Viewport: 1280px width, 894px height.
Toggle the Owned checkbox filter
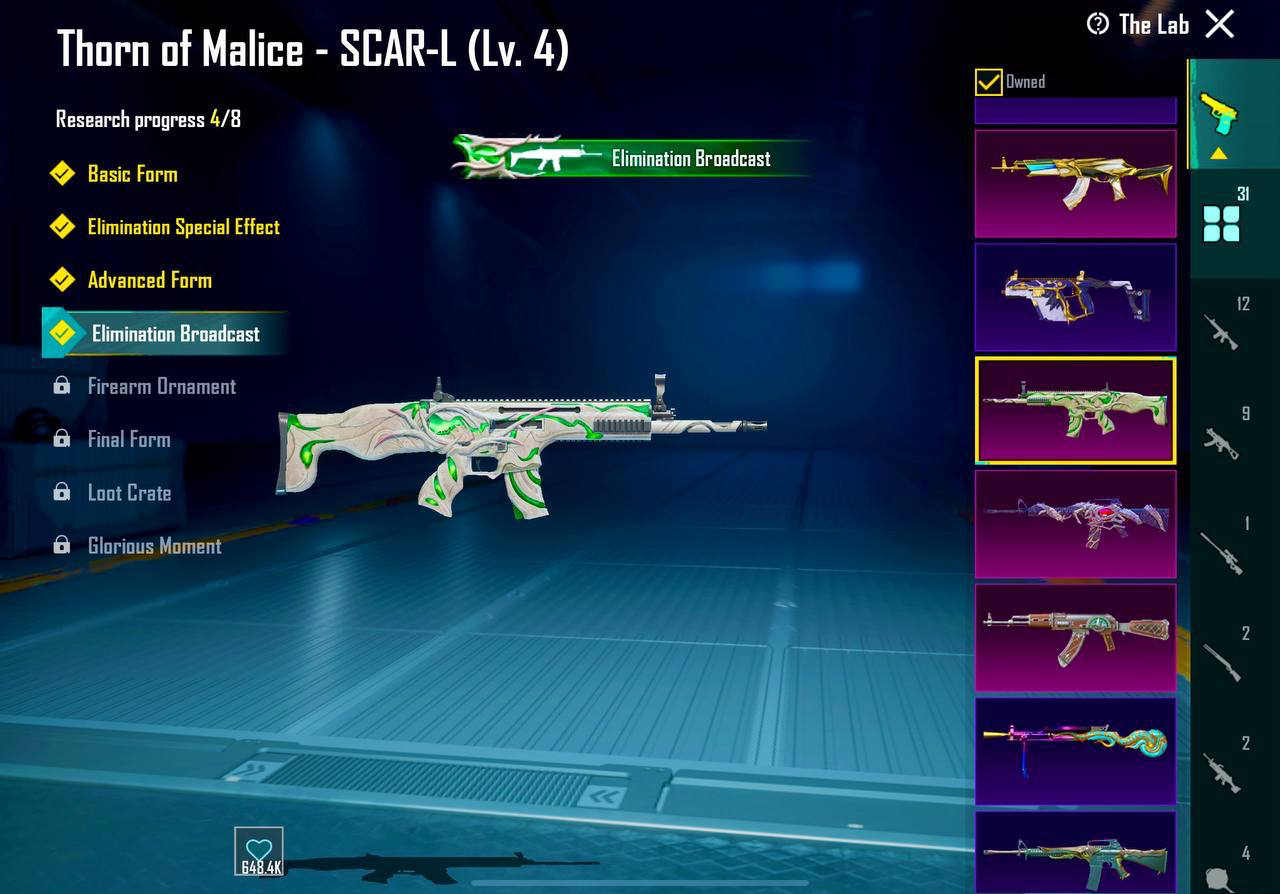pos(988,82)
